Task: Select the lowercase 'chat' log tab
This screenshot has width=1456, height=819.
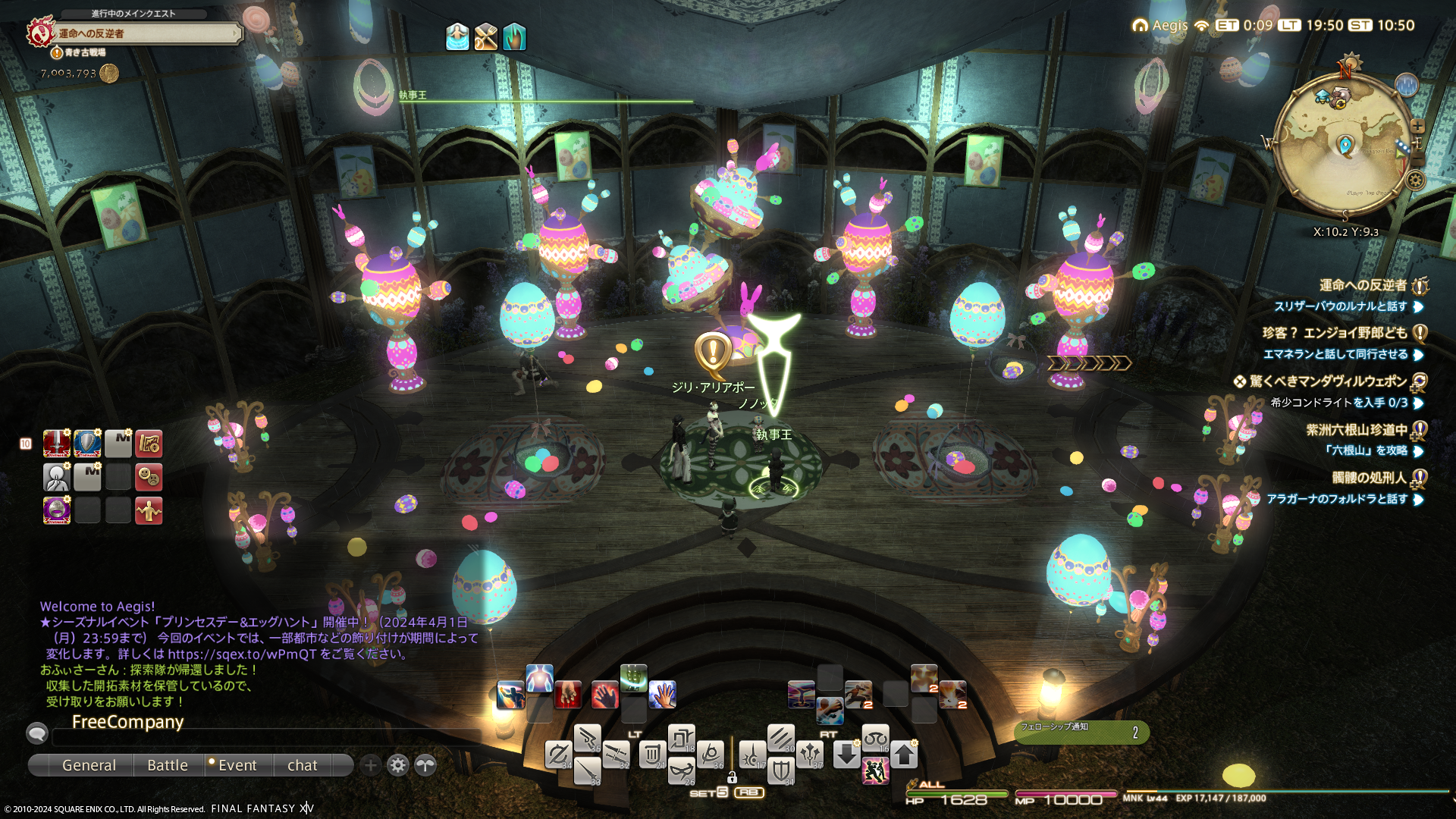Action: point(302,765)
